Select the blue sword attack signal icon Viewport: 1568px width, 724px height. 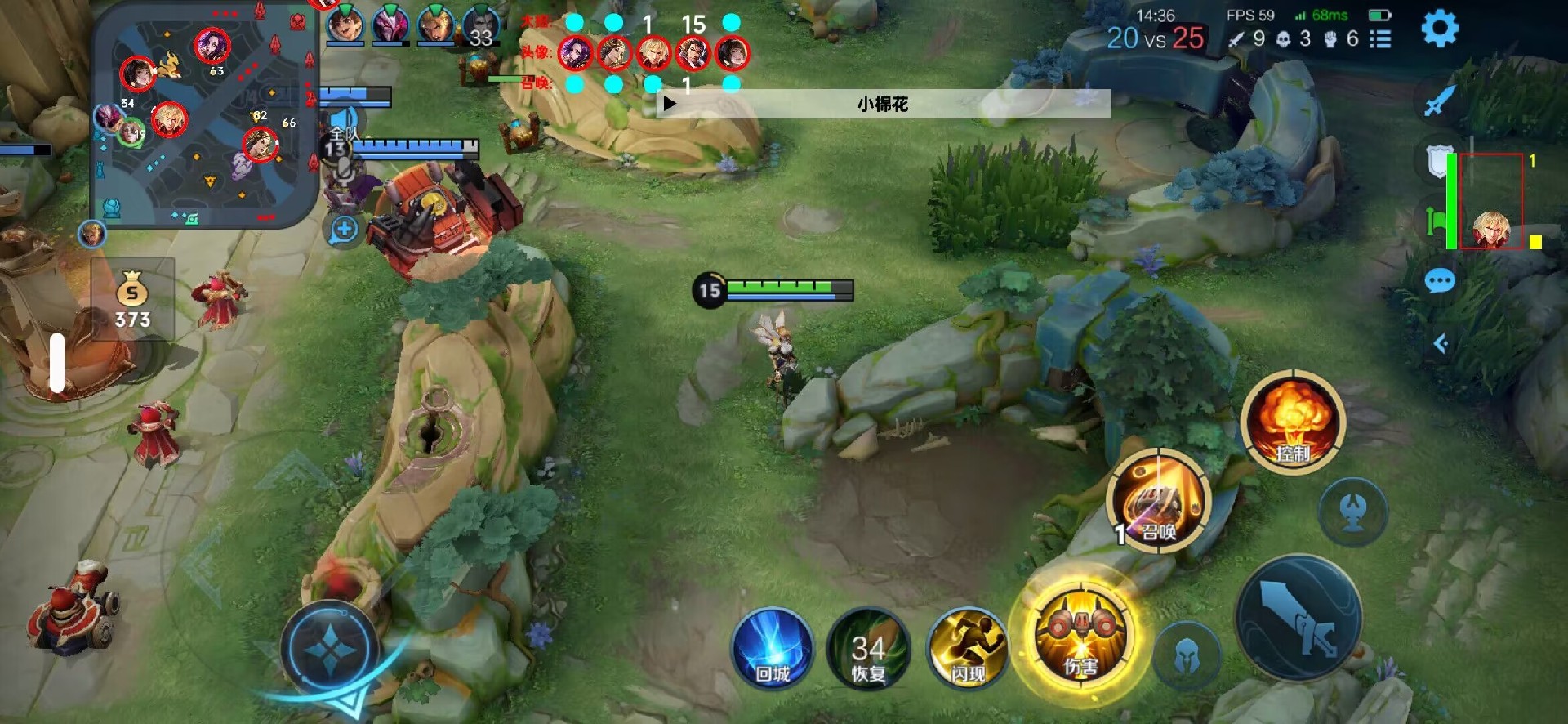pyautogui.click(x=1439, y=101)
